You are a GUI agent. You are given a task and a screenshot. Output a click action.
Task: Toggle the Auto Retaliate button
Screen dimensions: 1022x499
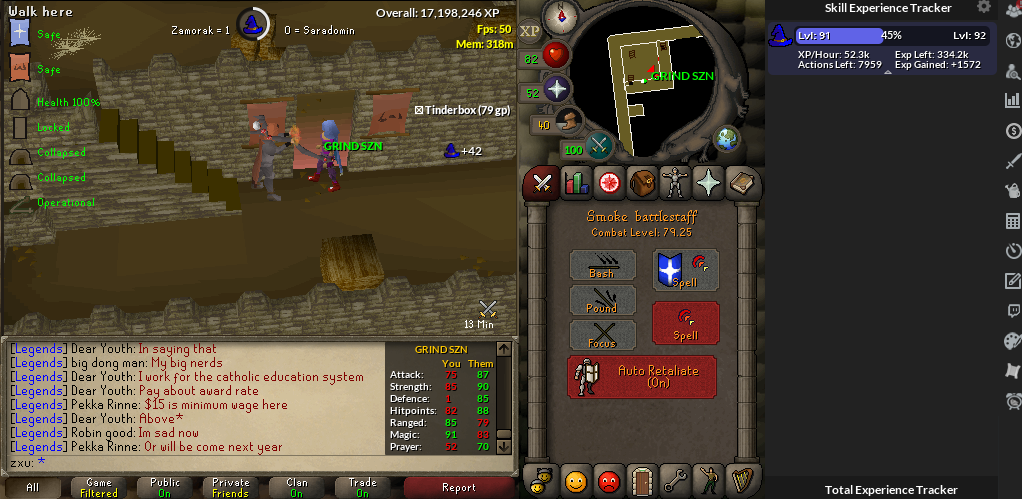tap(642, 376)
